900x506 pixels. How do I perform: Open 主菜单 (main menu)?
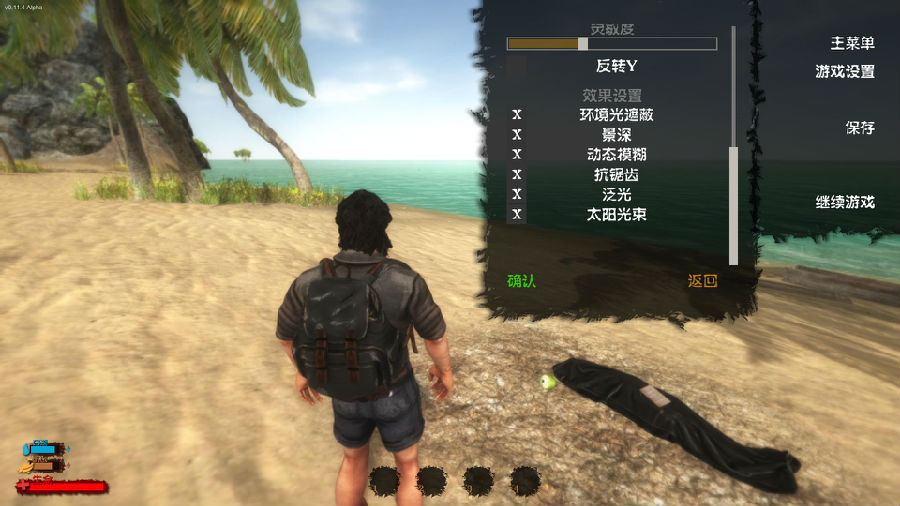[852, 44]
